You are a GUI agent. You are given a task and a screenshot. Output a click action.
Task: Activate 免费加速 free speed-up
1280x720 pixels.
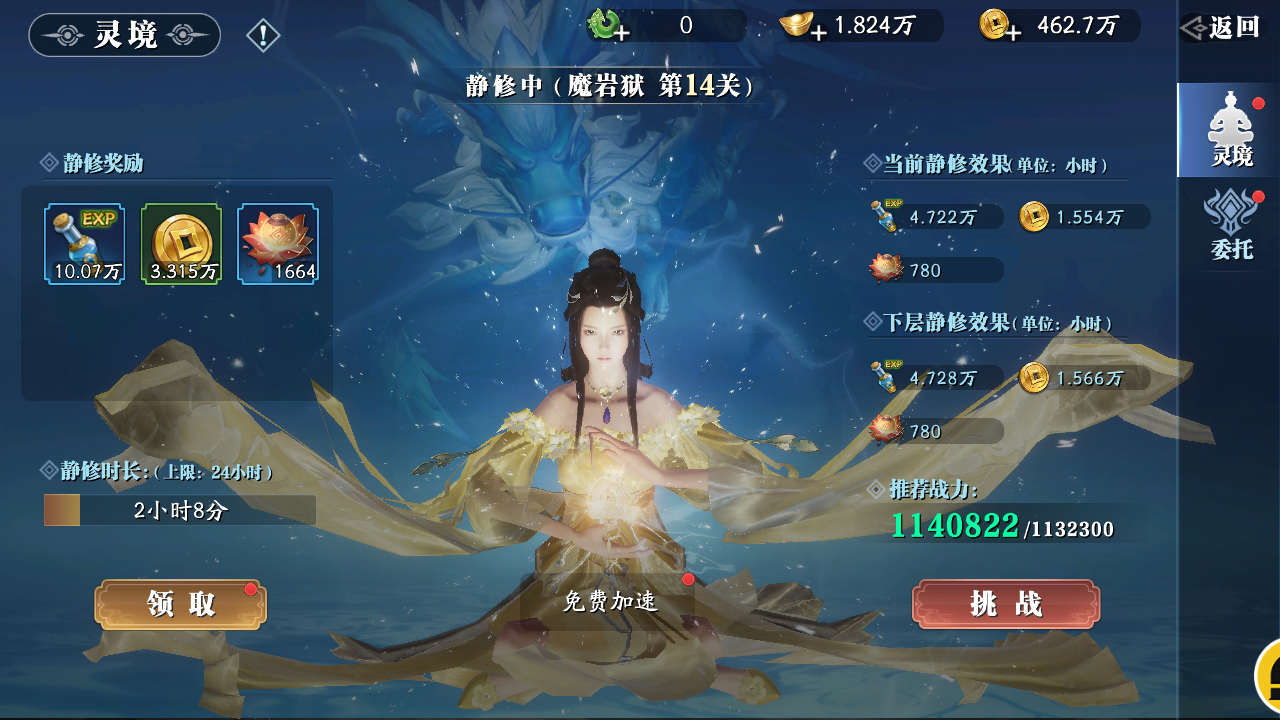(x=609, y=601)
